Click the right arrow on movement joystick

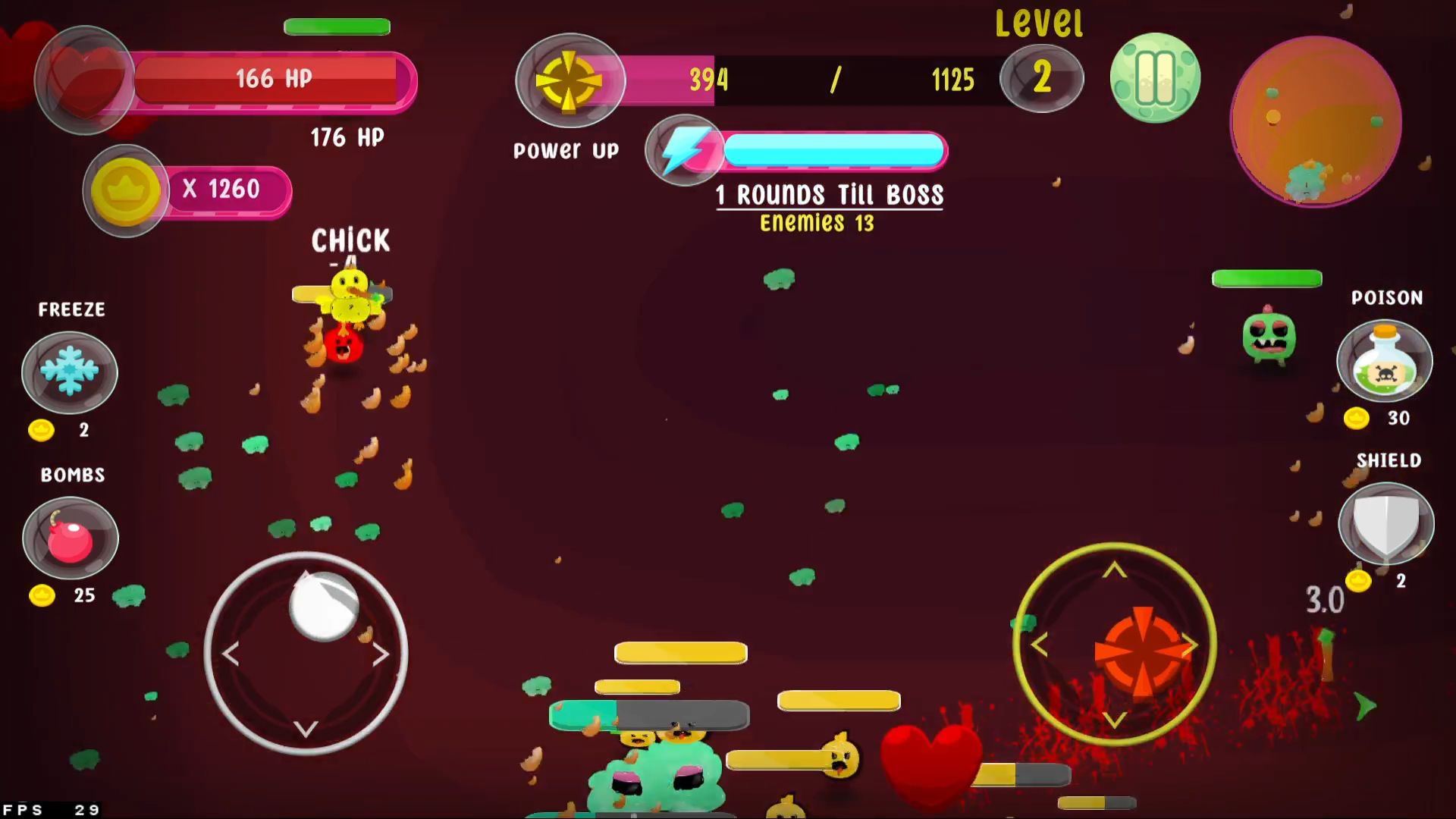pos(380,654)
